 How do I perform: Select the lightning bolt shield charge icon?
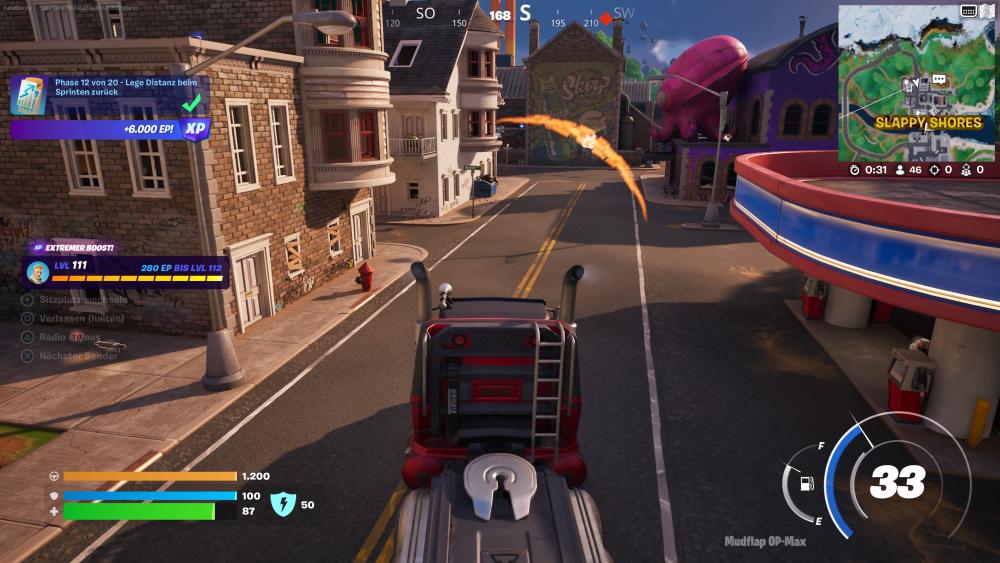point(283,504)
